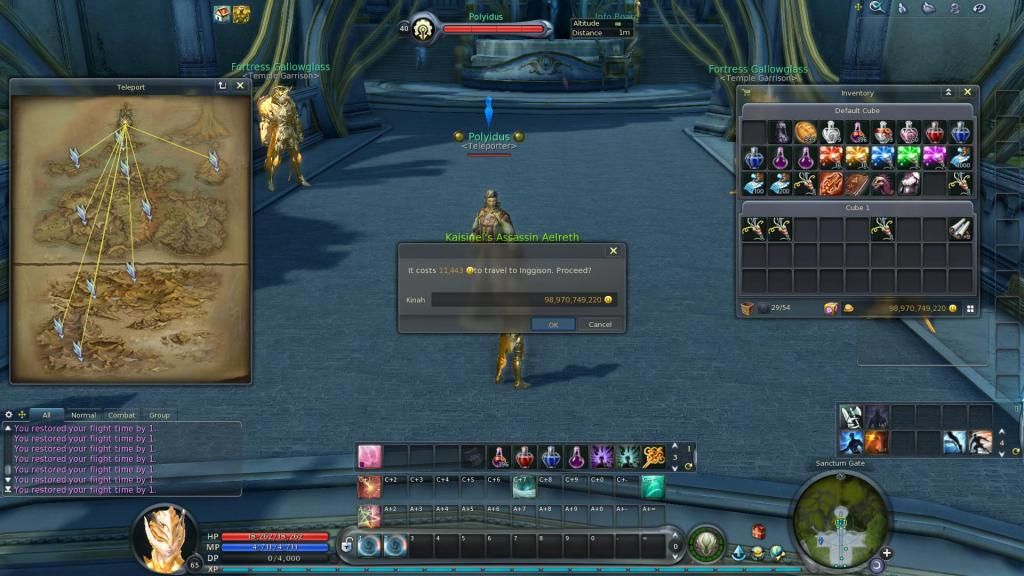Activate the pink skill on the top hotbar
Image resolution: width=1024 pixels, height=576 pixels.
370,456
